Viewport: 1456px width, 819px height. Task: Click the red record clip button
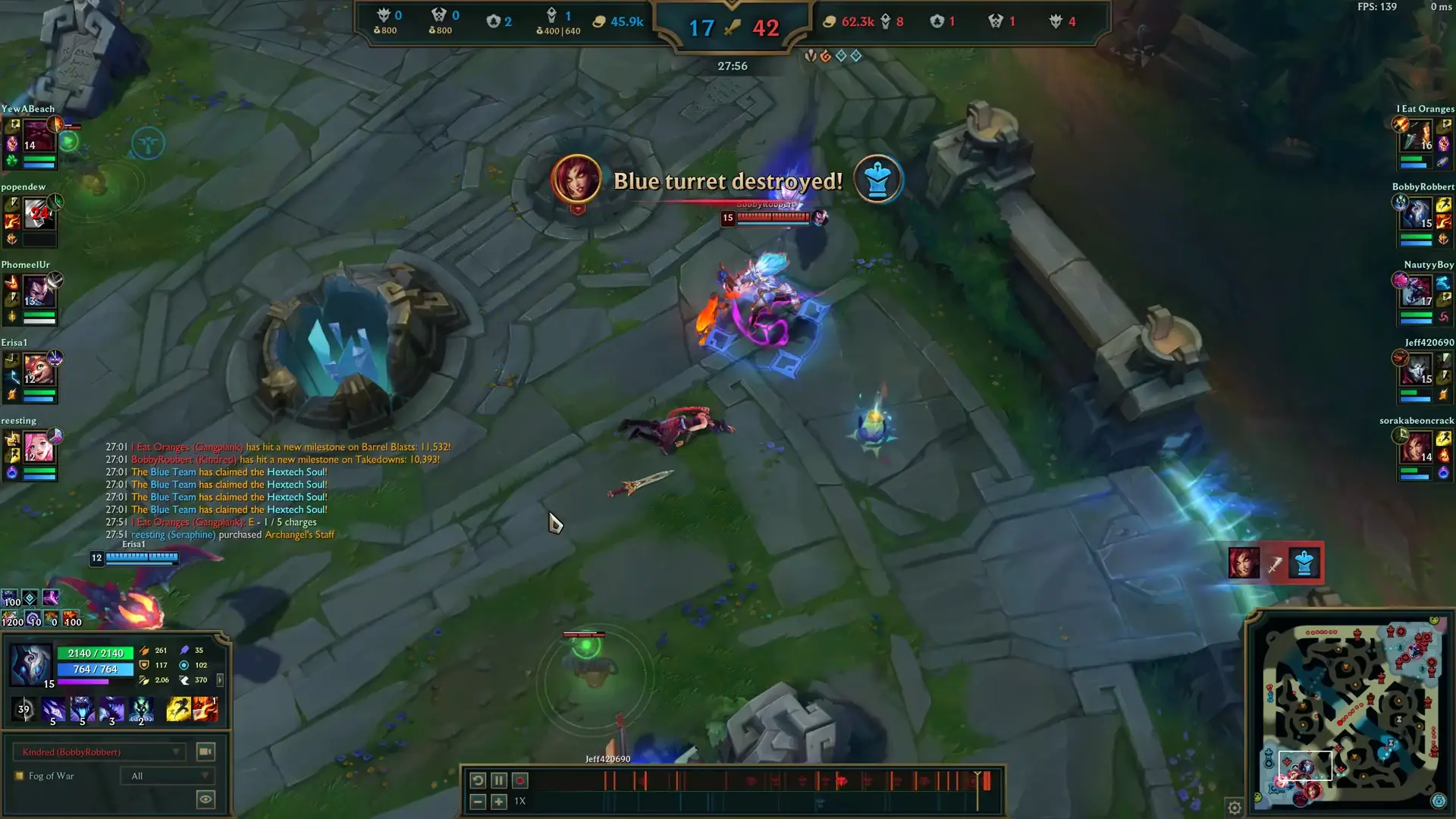[x=520, y=780]
